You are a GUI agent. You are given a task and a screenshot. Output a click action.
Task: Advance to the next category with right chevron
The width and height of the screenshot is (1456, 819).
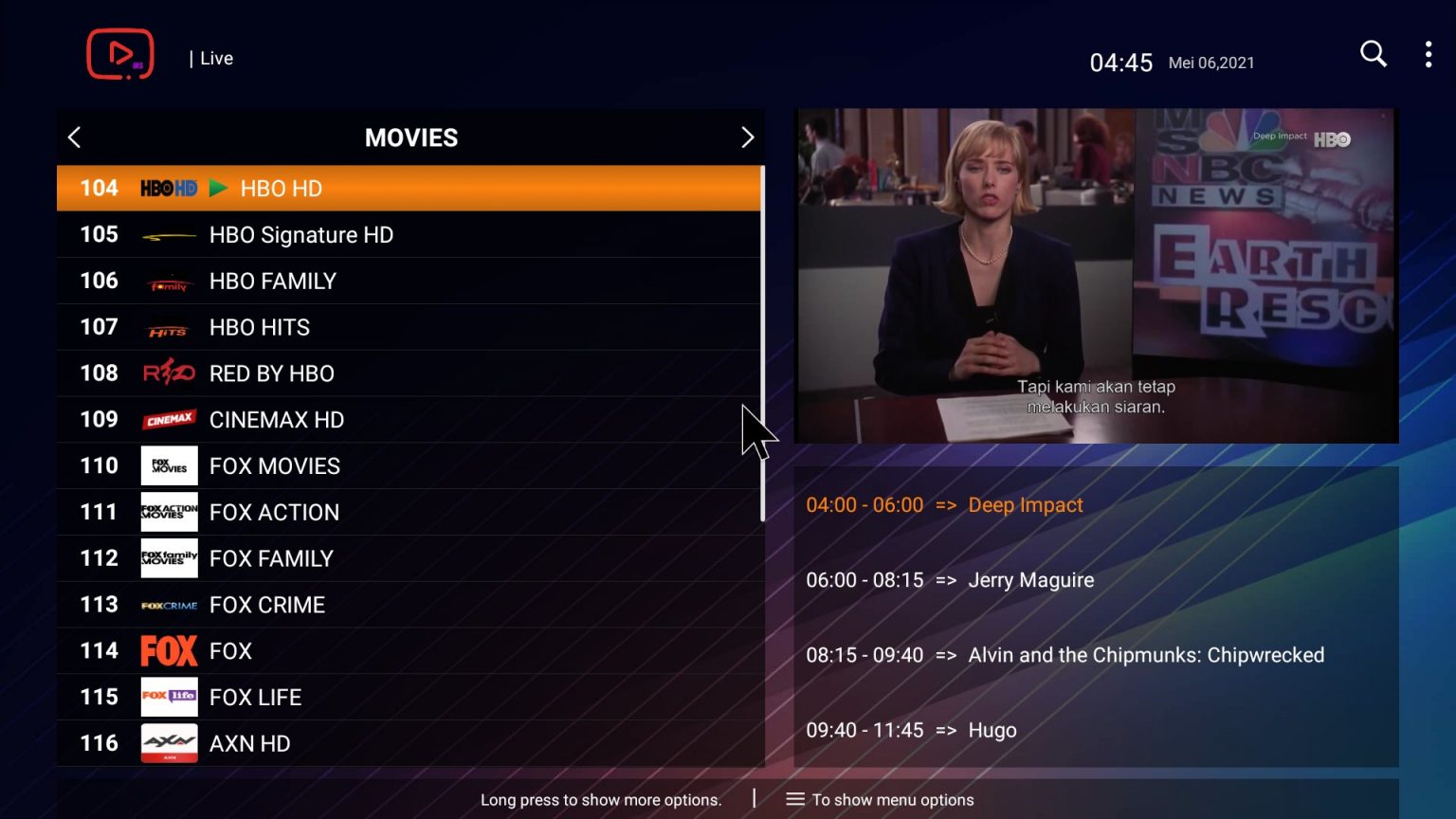coord(748,136)
